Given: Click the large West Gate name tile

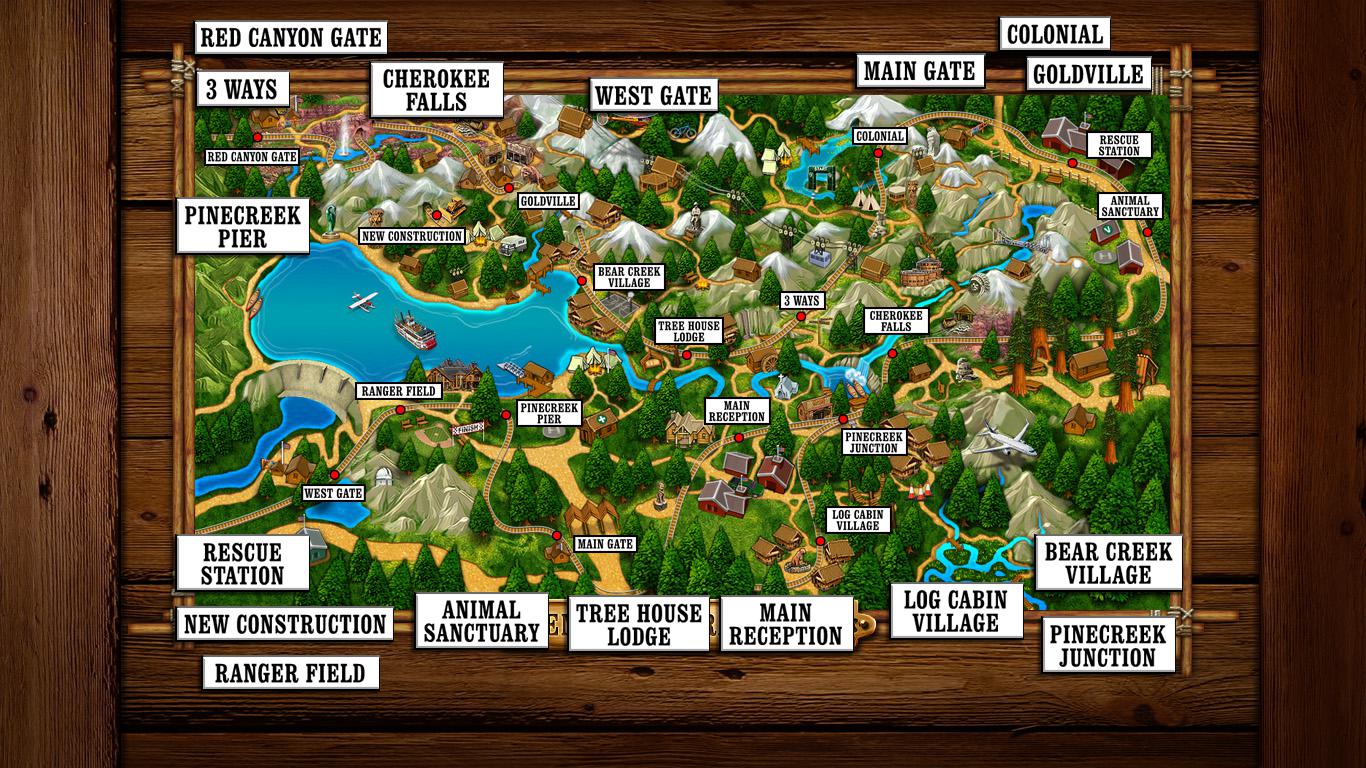Looking at the screenshot, I should (653, 96).
